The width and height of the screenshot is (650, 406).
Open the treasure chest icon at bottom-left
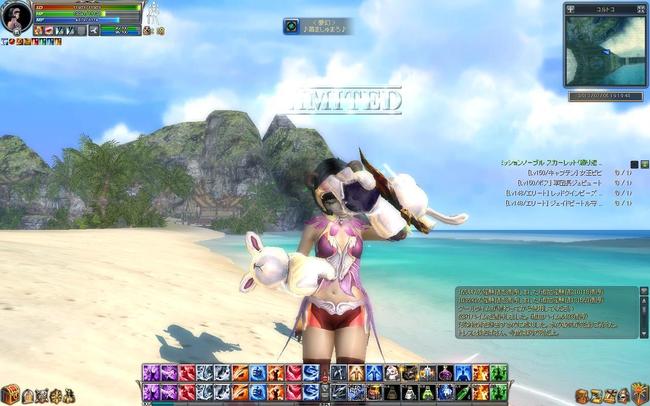coord(10,394)
